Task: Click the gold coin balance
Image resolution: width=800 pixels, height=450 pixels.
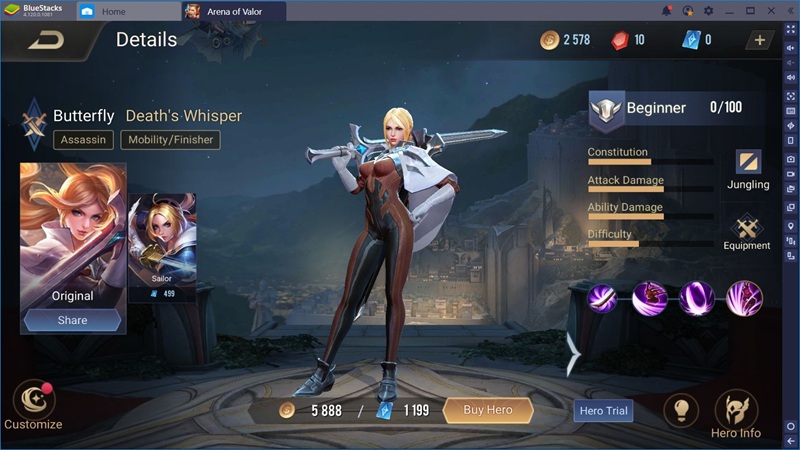Action: tap(566, 40)
